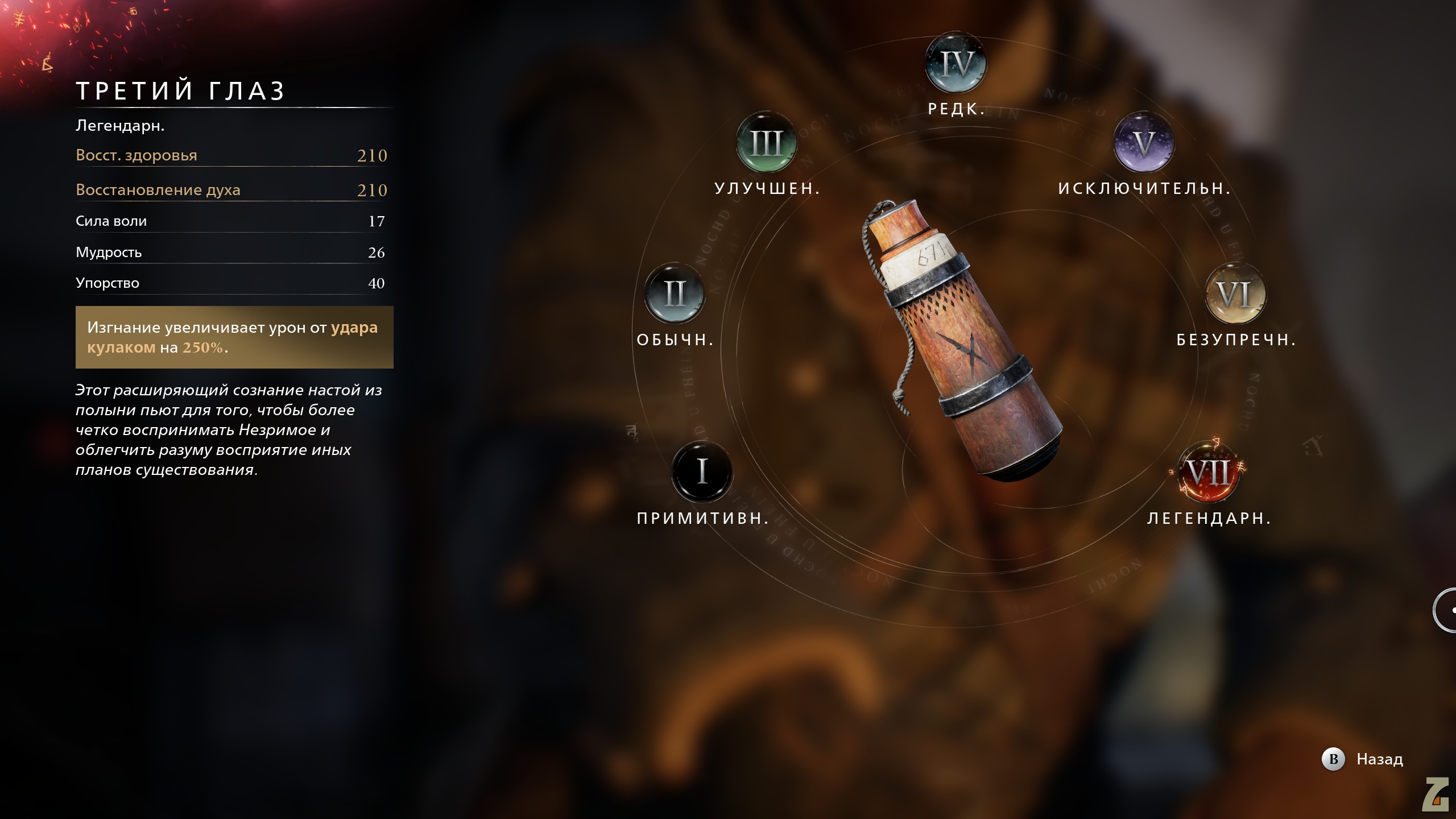Switch to tier IV Редк. rarity
1456x819 pixels.
(956, 63)
